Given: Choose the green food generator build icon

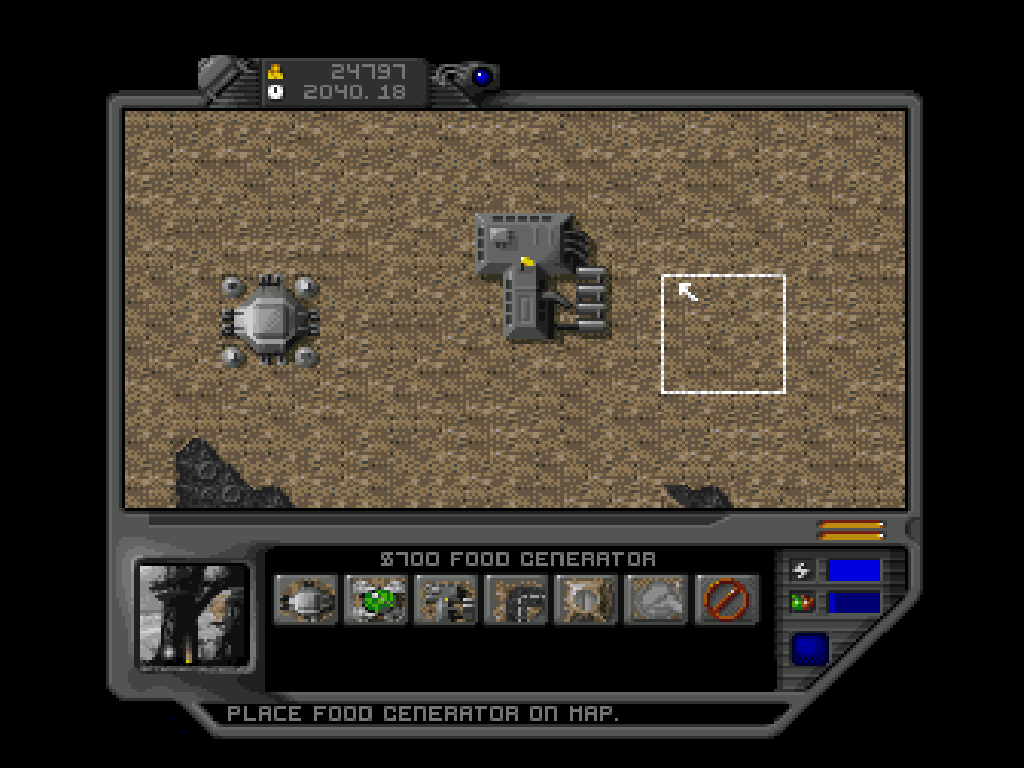Looking at the screenshot, I should click(375, 599).
